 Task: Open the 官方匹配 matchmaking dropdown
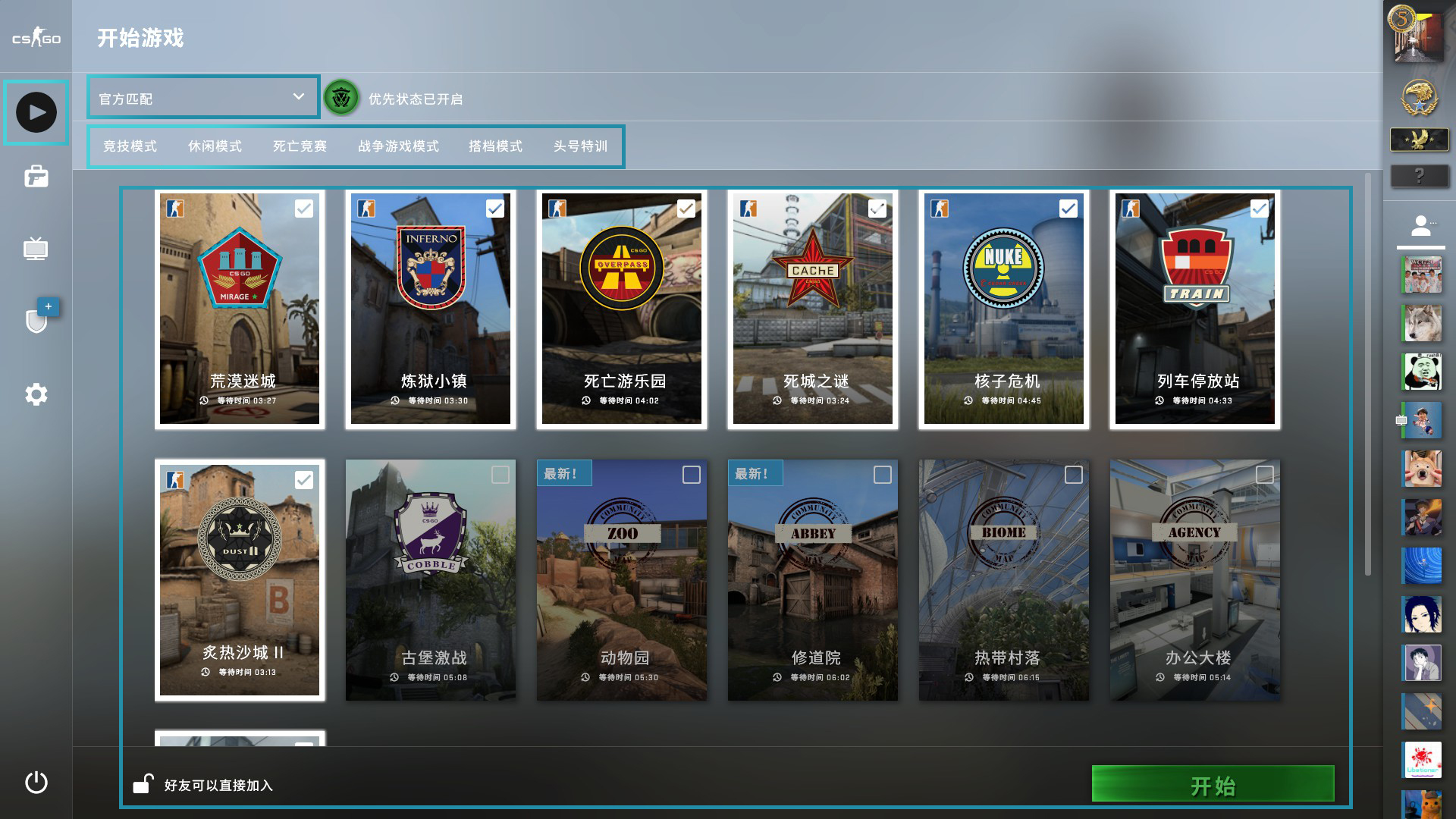pyautogui.click(x=202, y=97)
